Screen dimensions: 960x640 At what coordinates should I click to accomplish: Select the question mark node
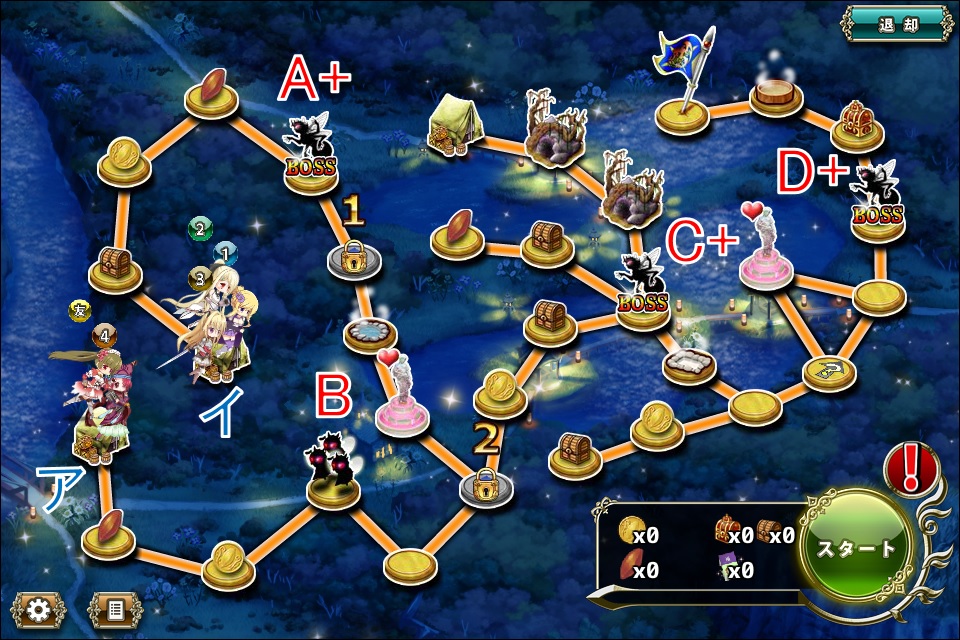pyautogui.click(x=829, y=370)
